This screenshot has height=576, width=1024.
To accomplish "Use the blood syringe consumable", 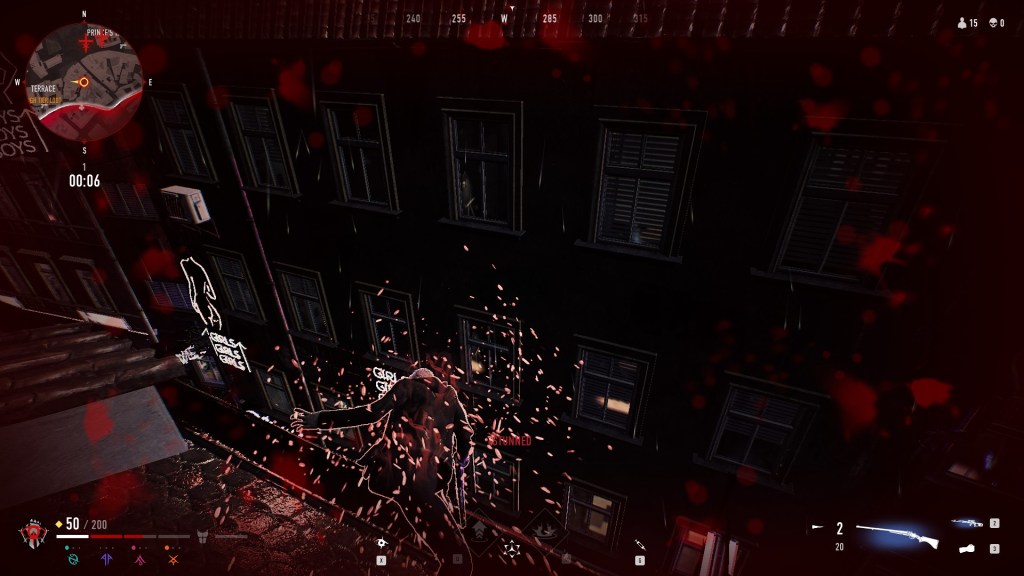I will tap(640, 545).
